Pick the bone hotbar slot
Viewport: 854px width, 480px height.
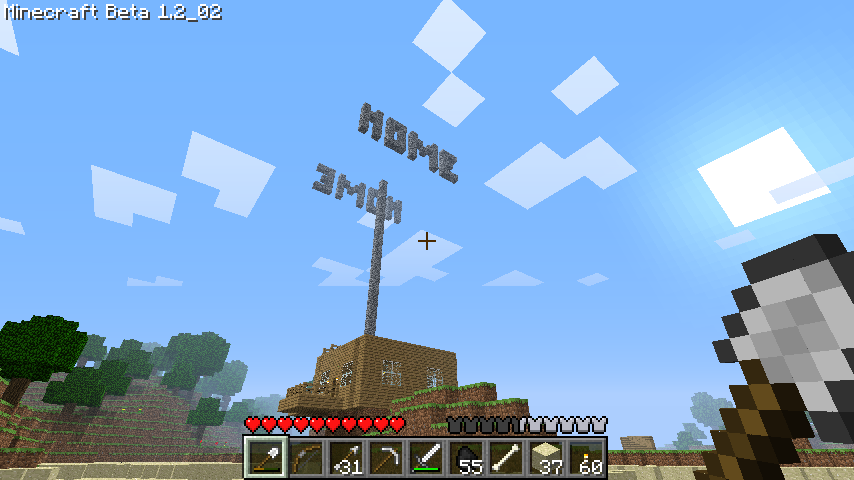point(506,458)
